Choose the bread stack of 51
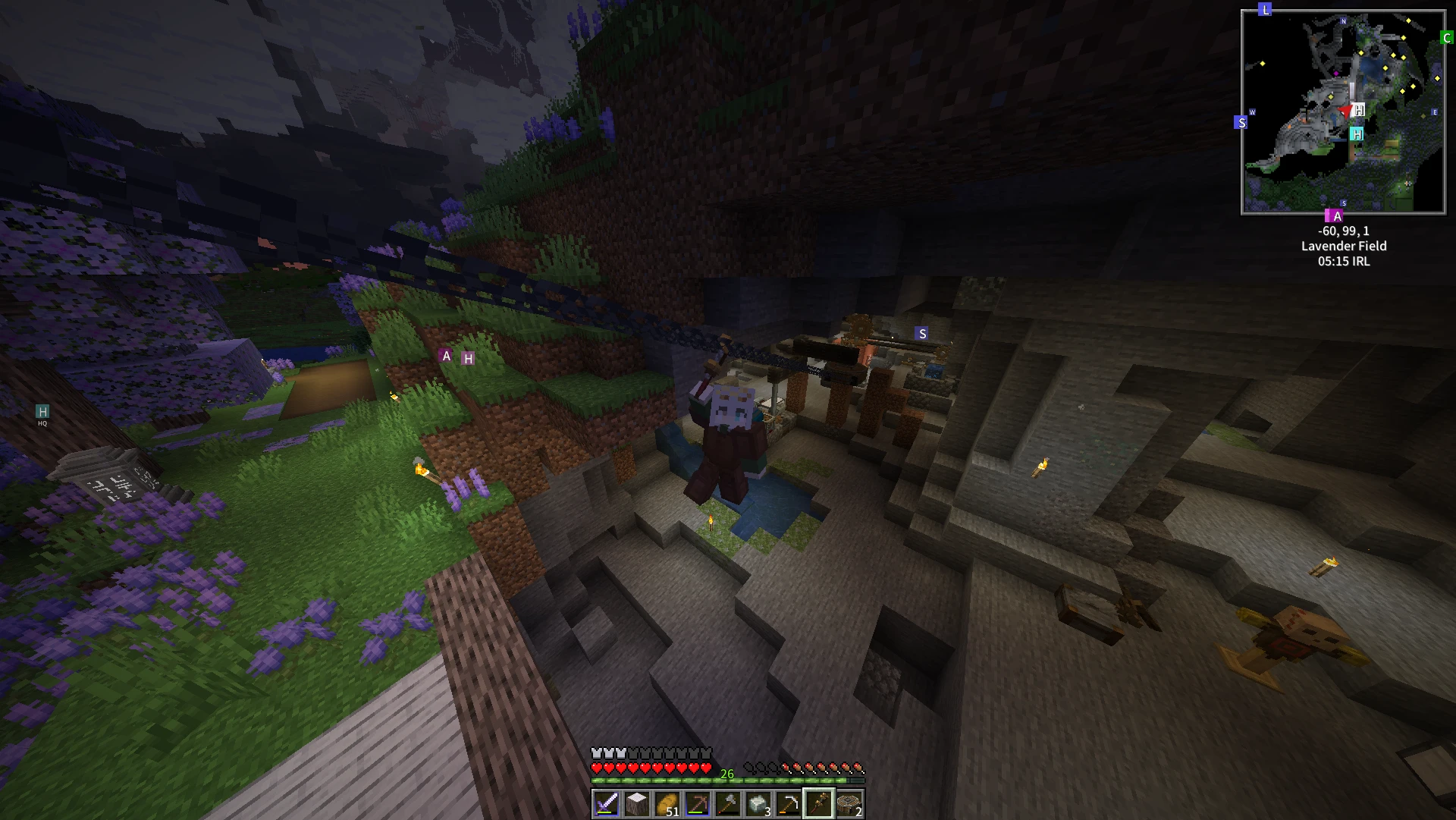 667,804
